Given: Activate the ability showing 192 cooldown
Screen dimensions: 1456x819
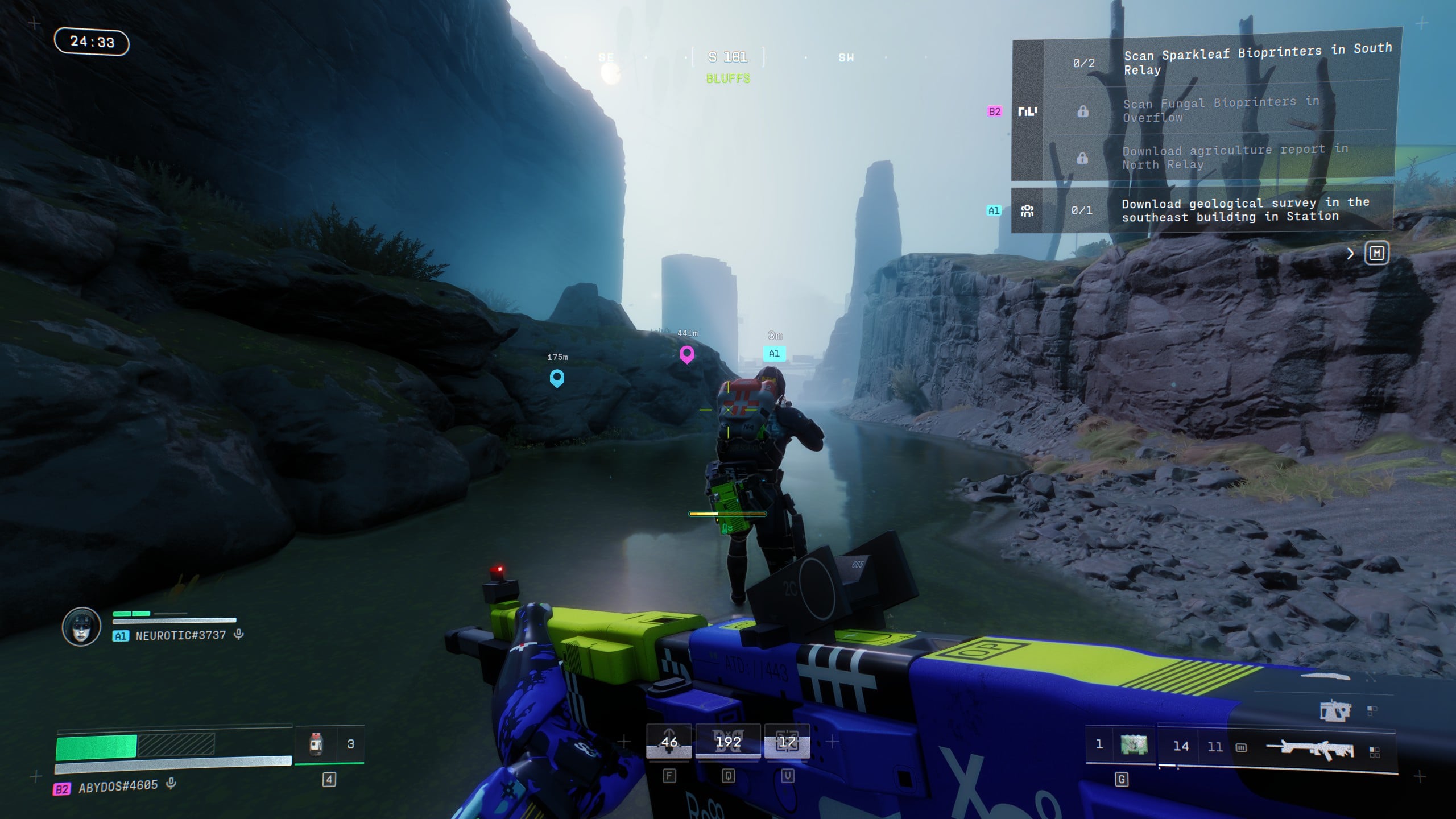Looking at the screenshot, I should click(x=728, y=742).
